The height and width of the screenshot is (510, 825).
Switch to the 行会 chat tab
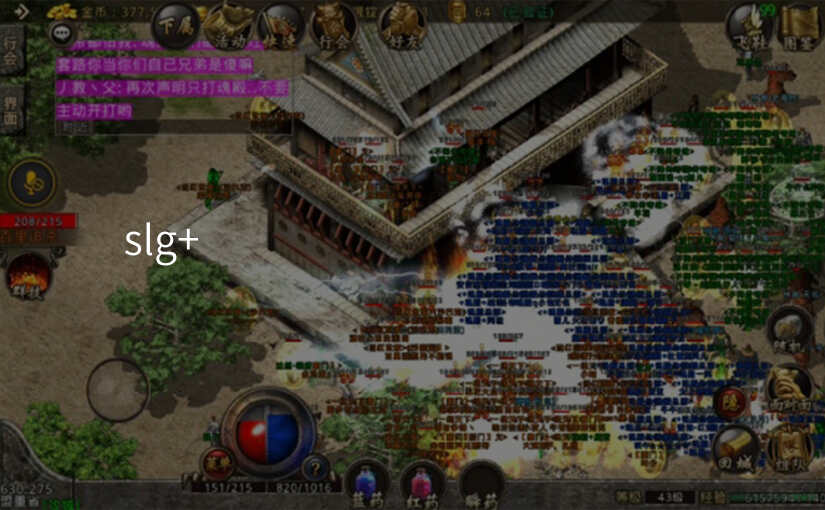click(x=11, y=53)
